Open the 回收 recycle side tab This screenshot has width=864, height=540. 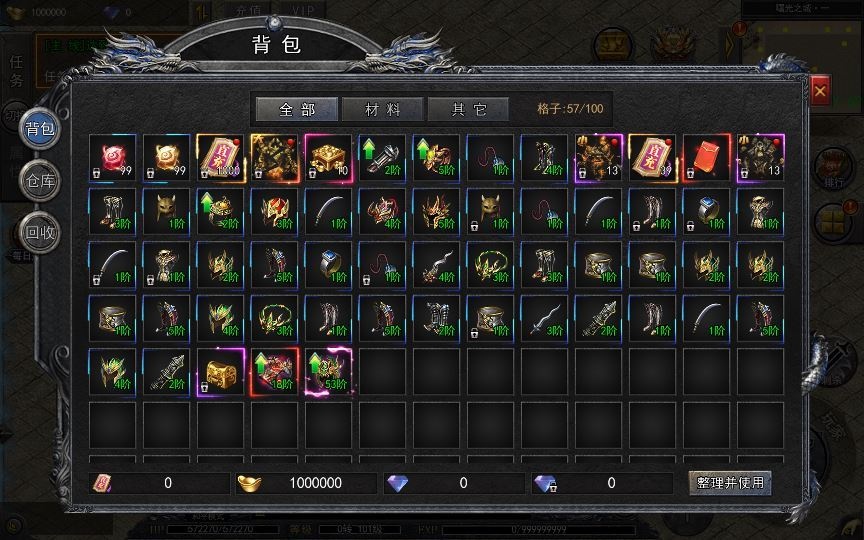(x=40, y=230)
